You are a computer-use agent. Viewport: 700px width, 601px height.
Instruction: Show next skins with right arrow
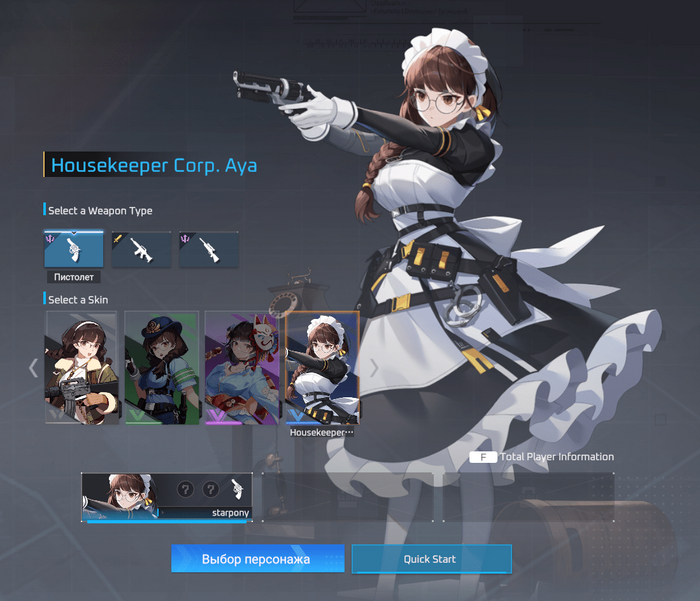pos(374,368)
